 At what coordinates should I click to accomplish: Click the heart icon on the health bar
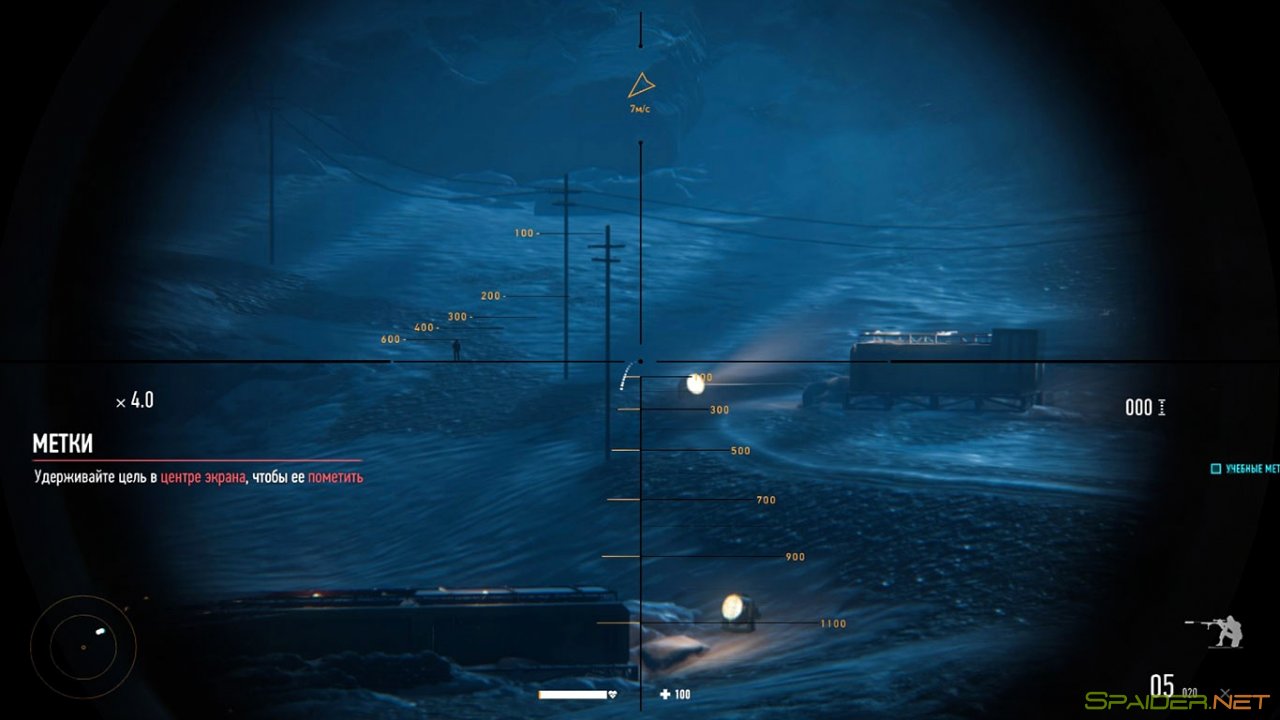(612, 694)
